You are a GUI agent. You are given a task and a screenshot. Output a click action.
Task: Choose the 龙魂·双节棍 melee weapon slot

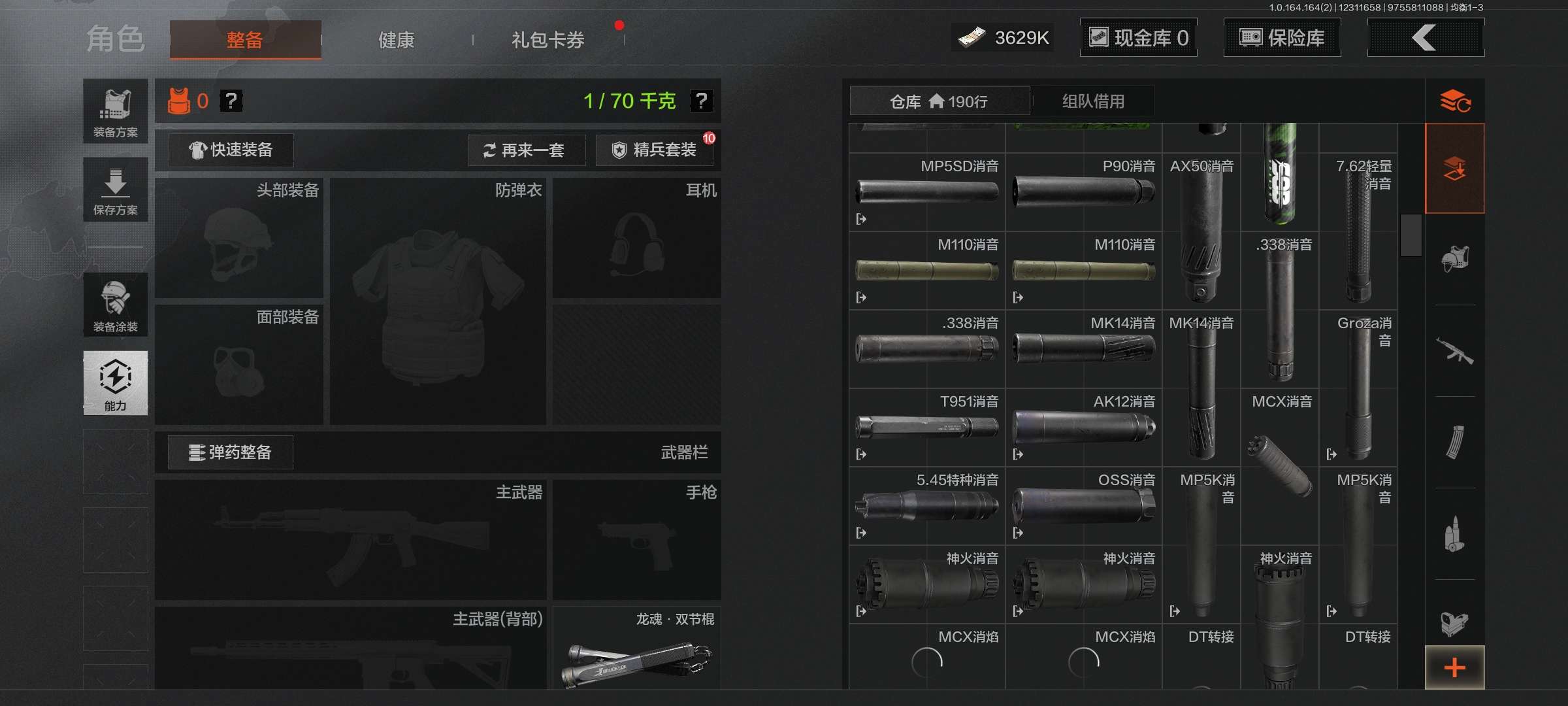(637, 648)
